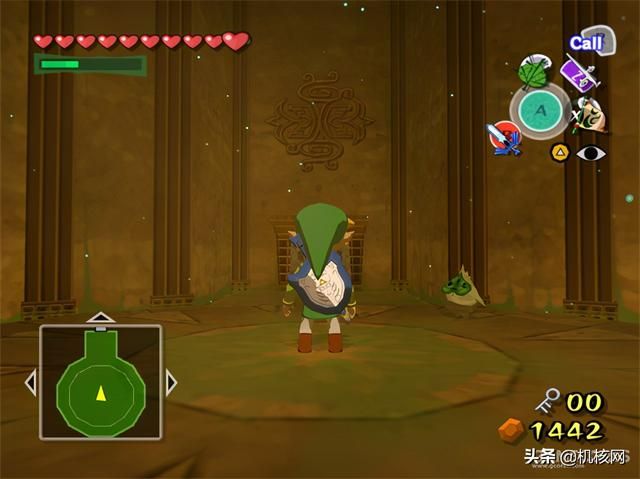640x479 pixels.
Task: Select the green Deku Leaf item icon
Action: (531, 71)
